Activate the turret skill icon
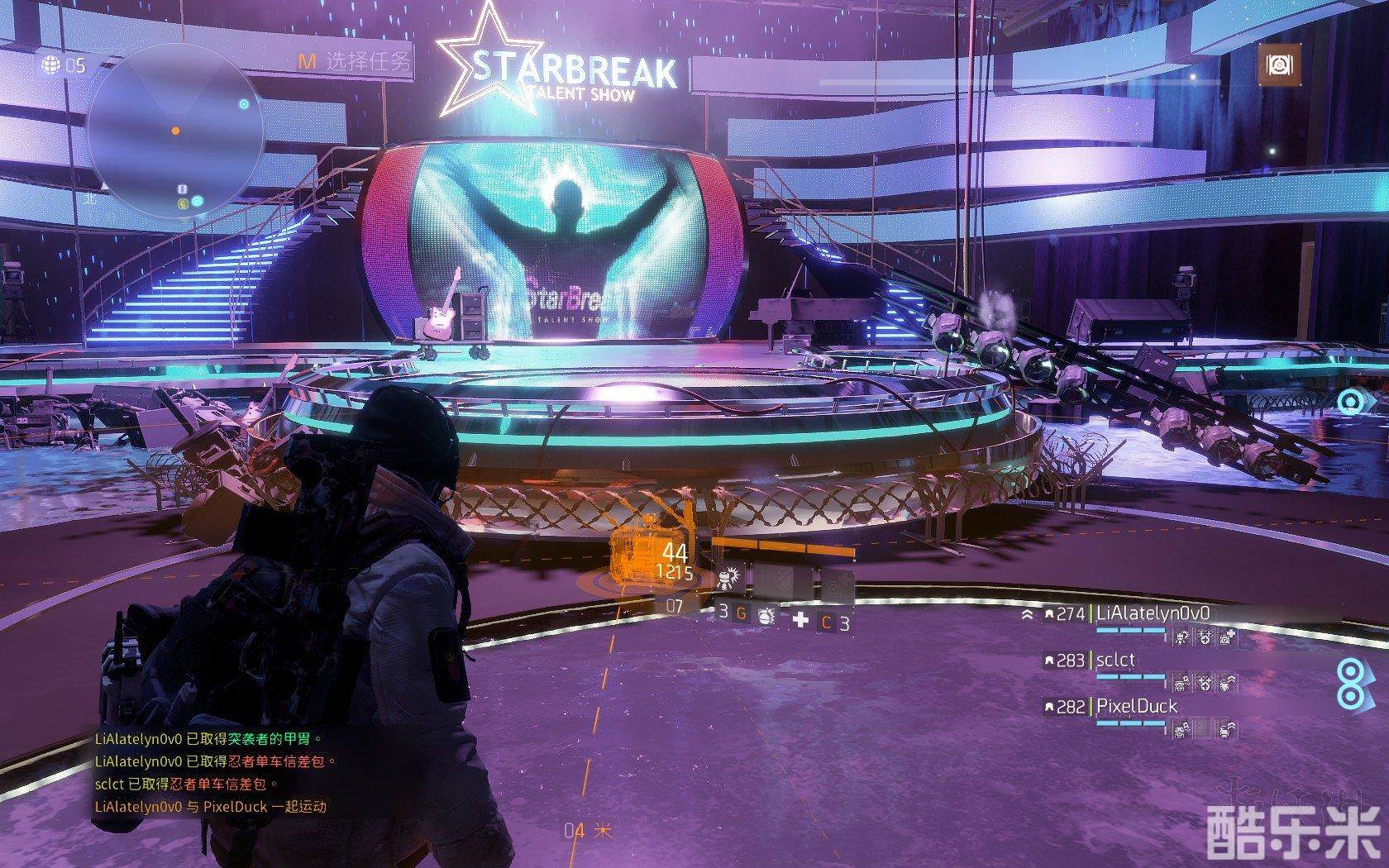 pos(731,576)
